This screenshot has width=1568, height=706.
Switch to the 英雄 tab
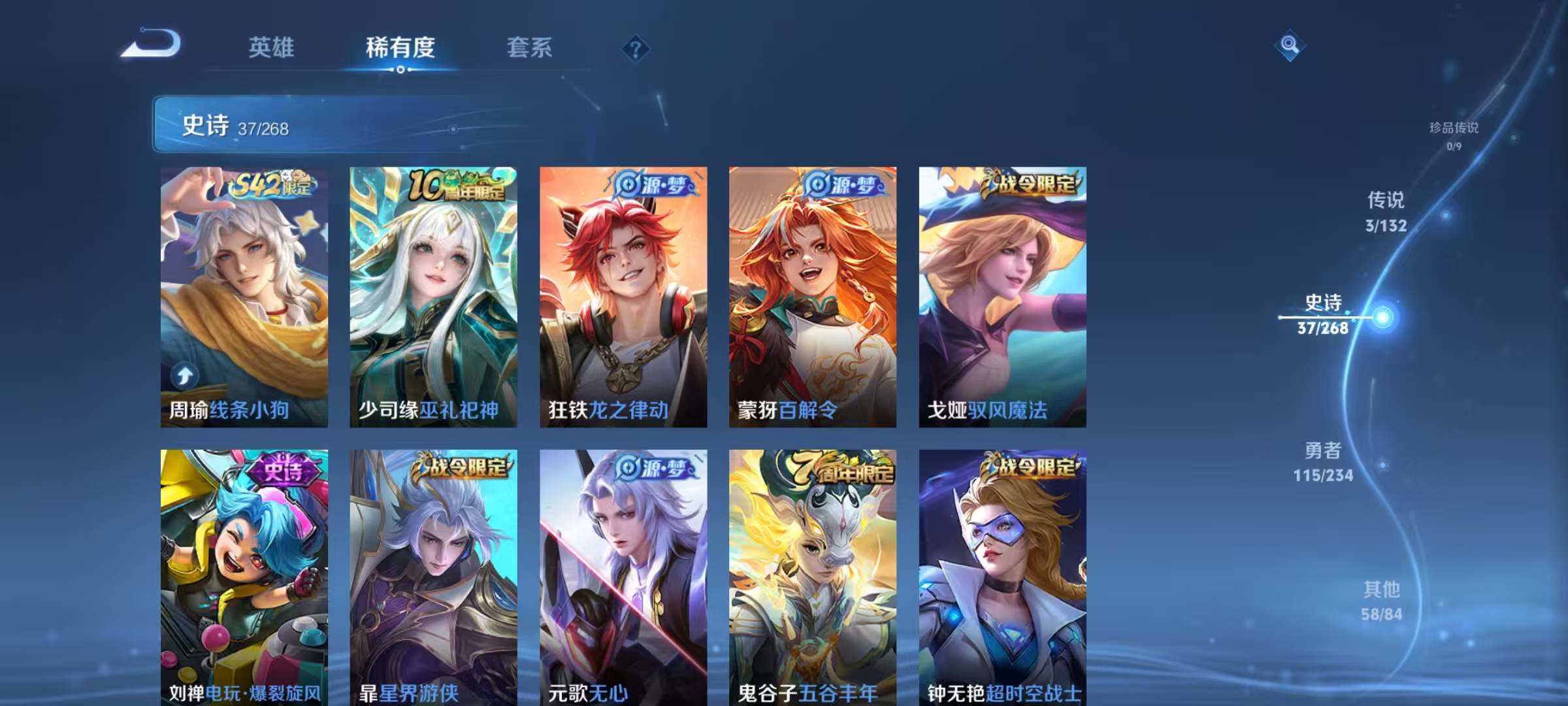click(x=272, y=47)
